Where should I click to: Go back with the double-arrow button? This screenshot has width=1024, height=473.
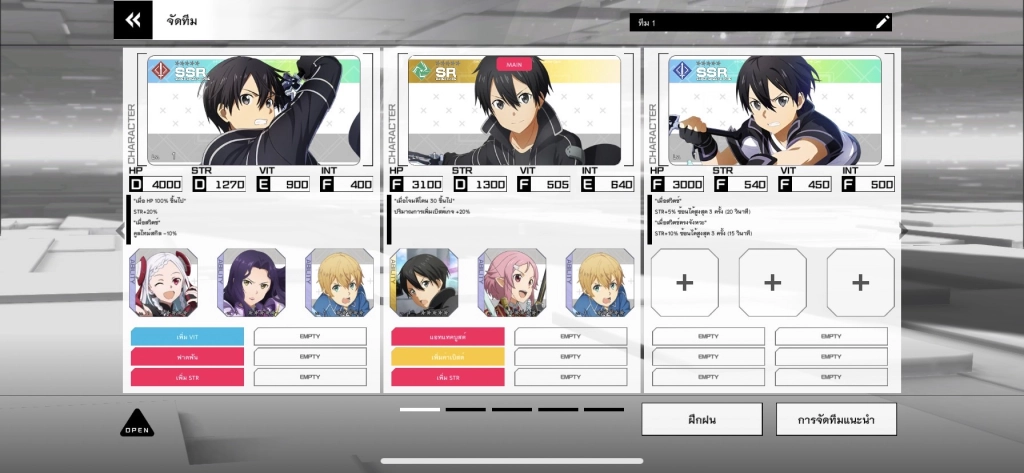[x=133, y=20]
